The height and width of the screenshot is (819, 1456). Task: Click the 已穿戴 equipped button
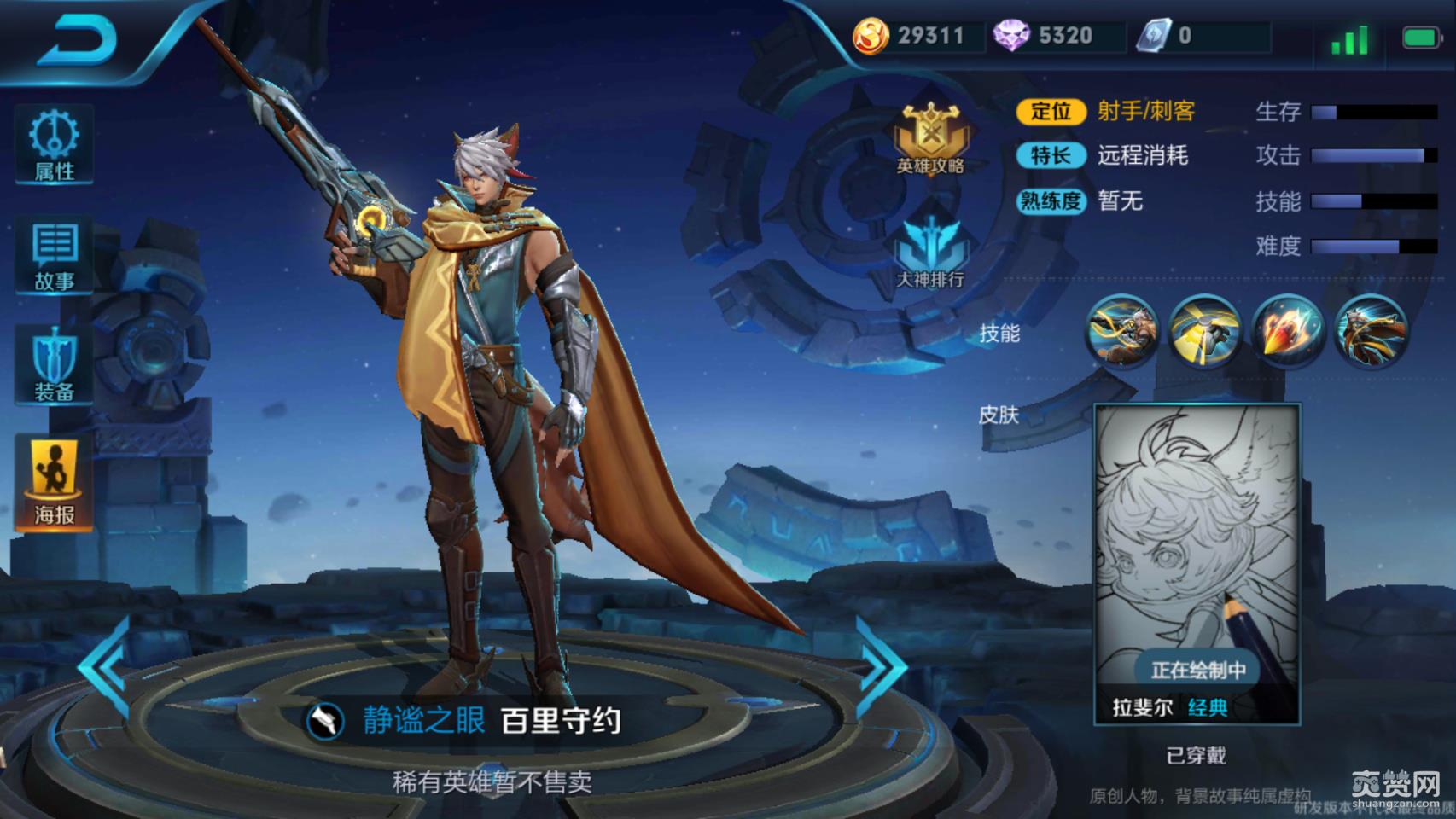tap(1196, 755)
